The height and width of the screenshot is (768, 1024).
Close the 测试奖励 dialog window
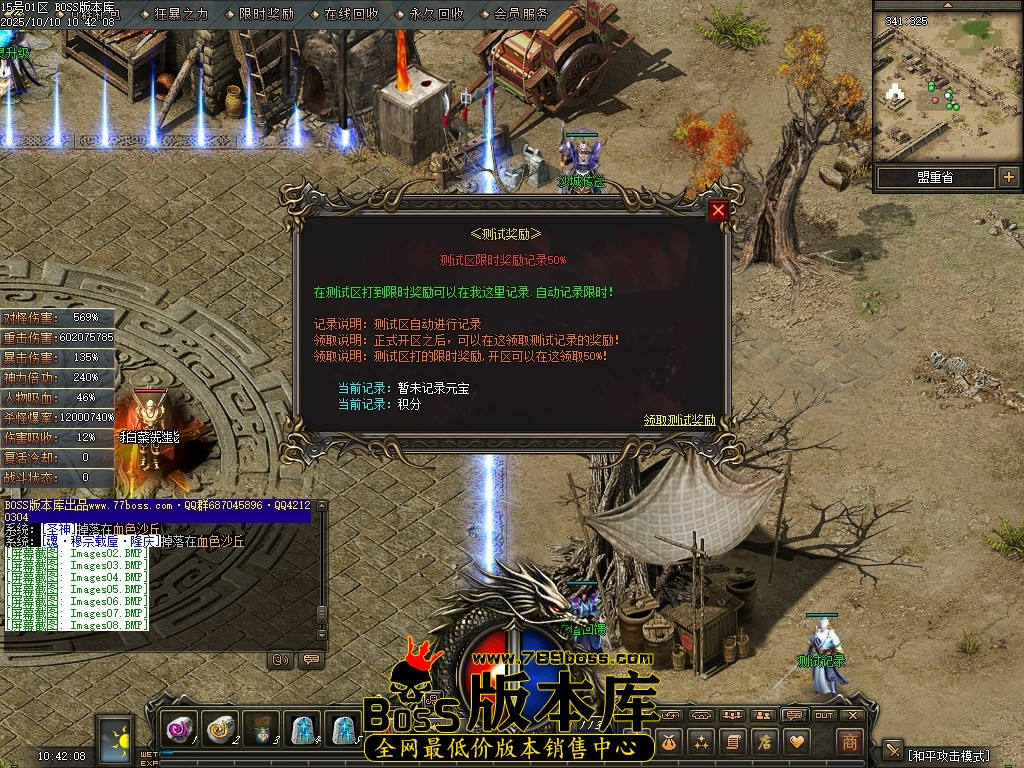(x=718, y=210)
